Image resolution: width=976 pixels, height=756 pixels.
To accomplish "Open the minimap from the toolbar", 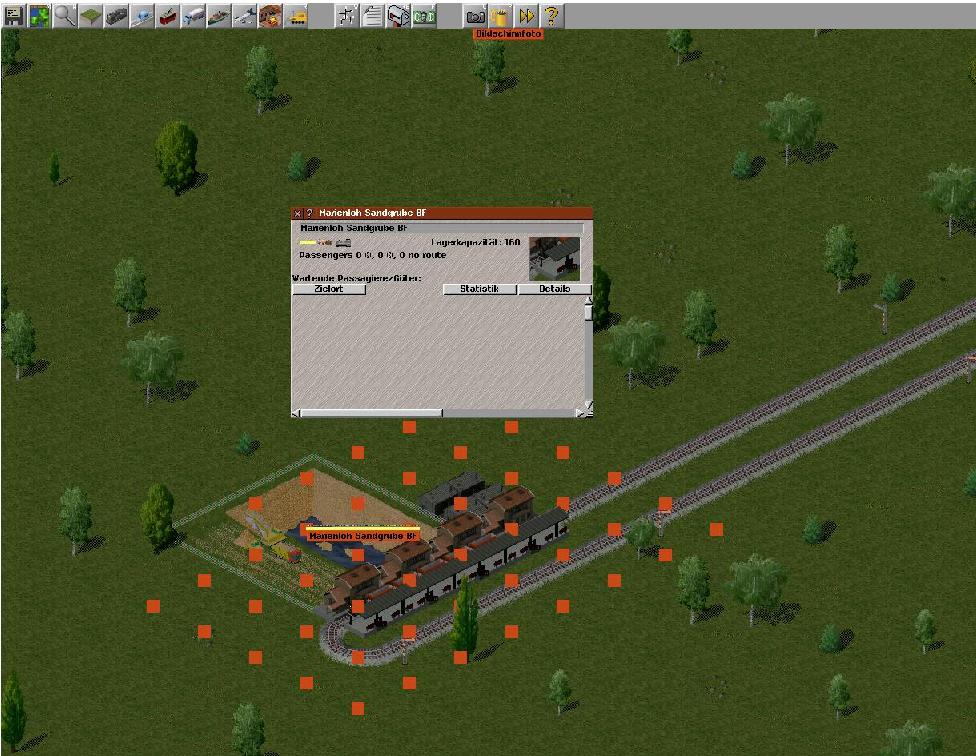I will pyautogui.click(x=39, y=15).
